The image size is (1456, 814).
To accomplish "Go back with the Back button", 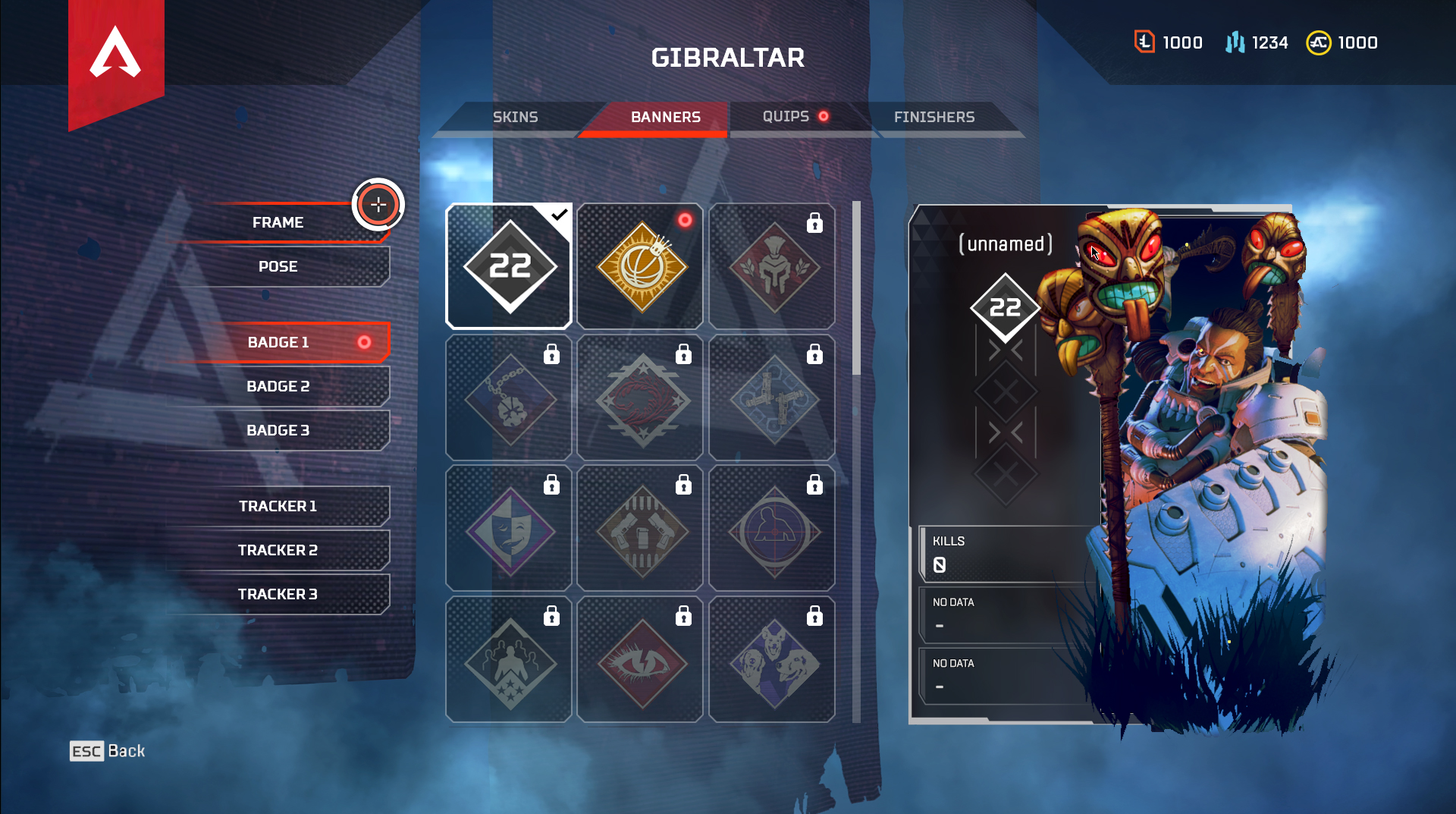I will [x=108, y=751].
